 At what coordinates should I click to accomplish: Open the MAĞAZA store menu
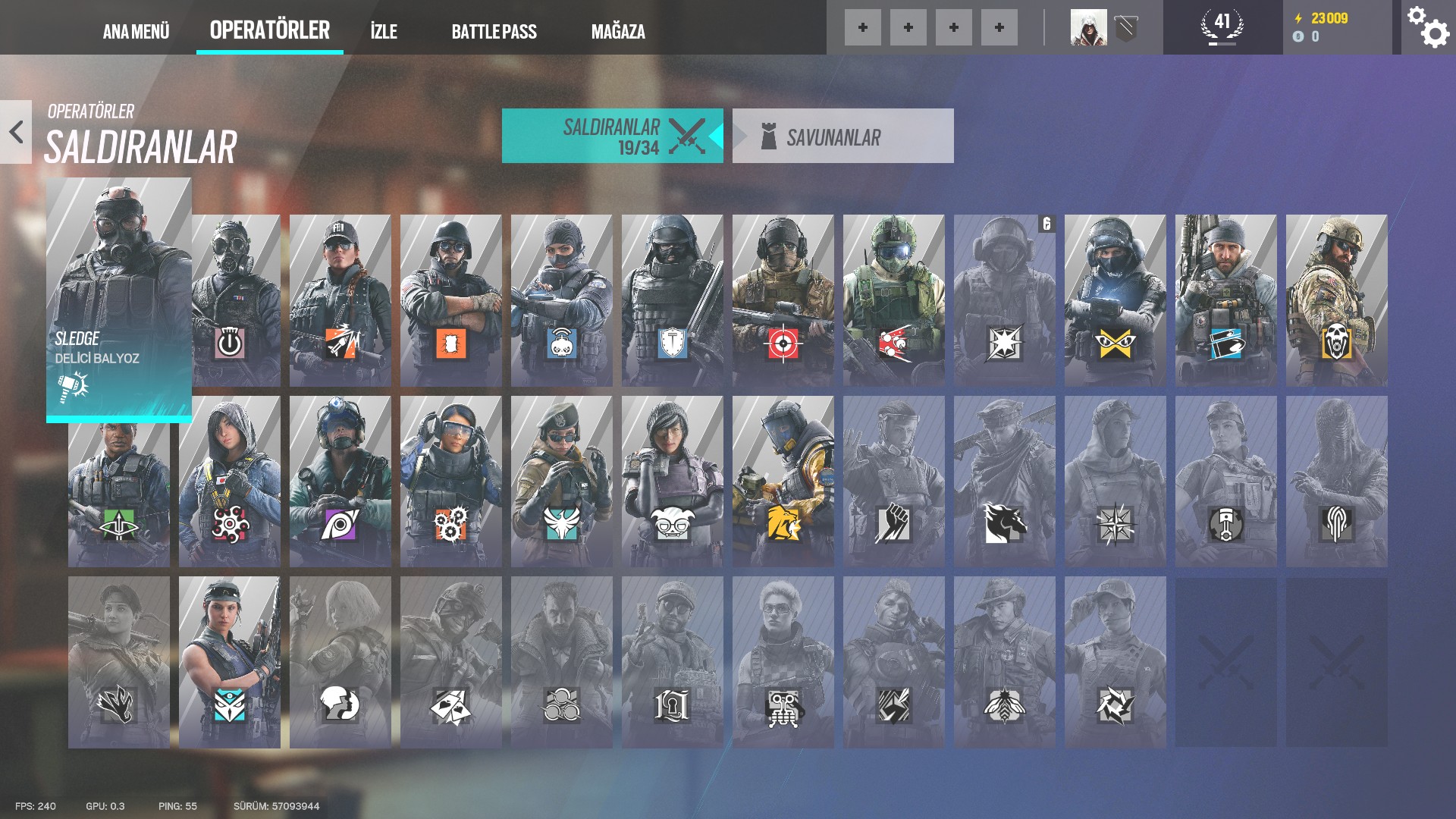[x=618, y=32]
